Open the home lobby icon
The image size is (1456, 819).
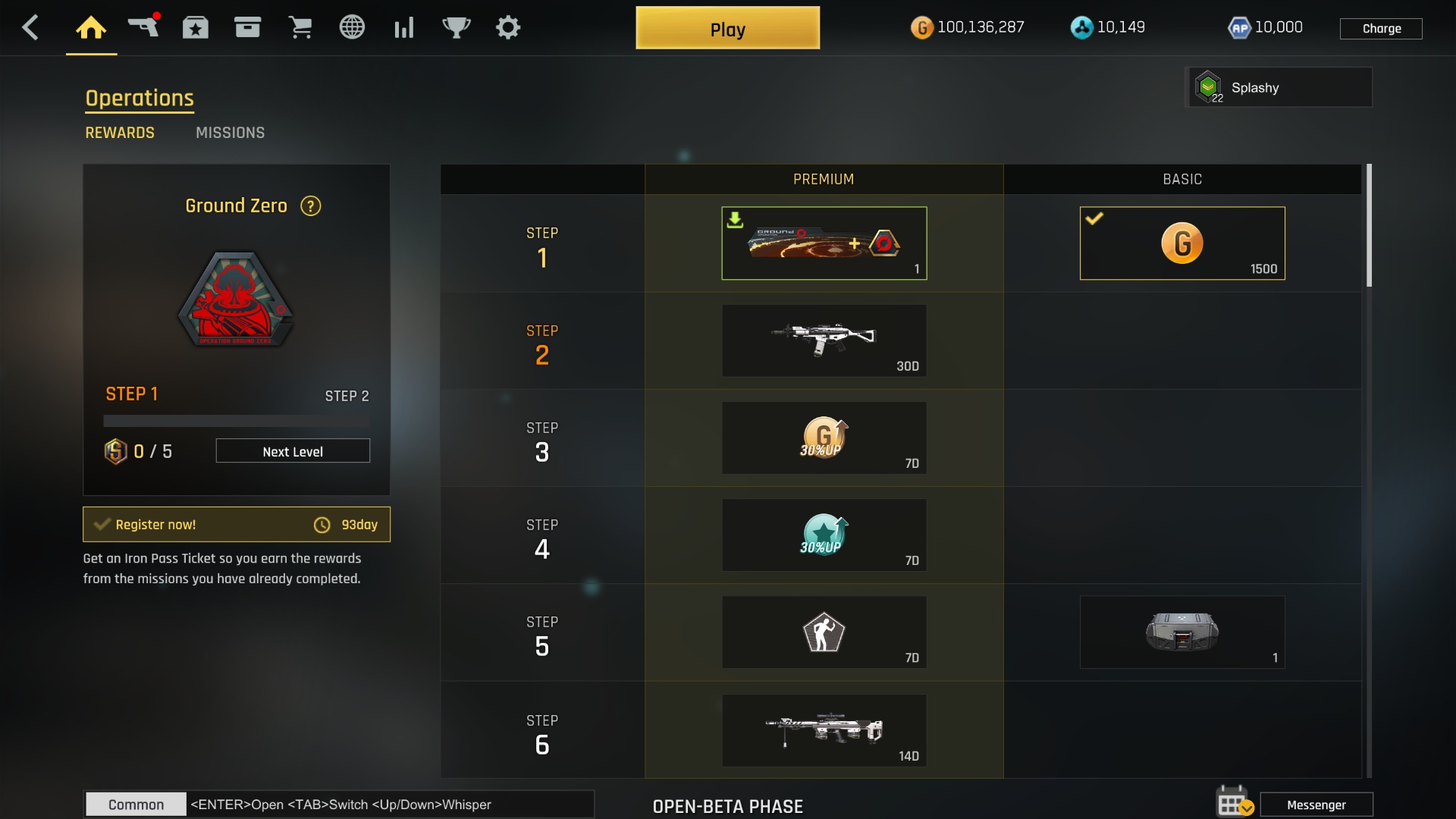pyautogui.click(x=91, y=28)
